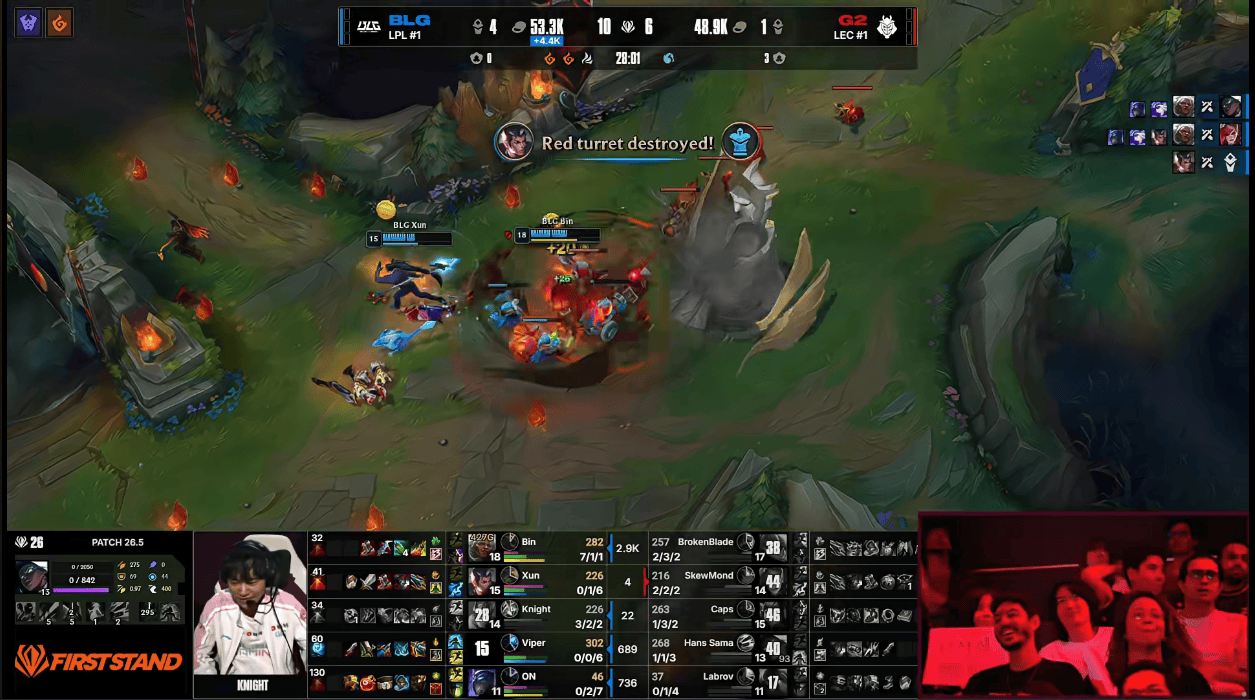The height and width of the screenshot is (700, 1255).
Task: Click the orange G2 emblem in the top-left corner
Action: click(x=59, y=23)
